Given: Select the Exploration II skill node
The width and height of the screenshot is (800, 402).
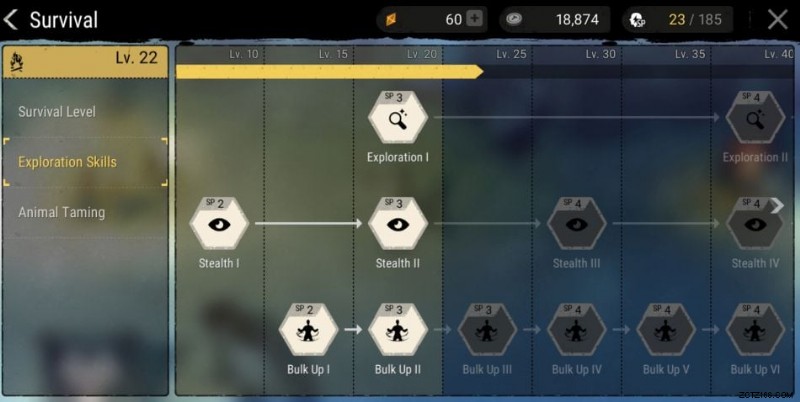Looking at the screenshot, I should 755,120.
